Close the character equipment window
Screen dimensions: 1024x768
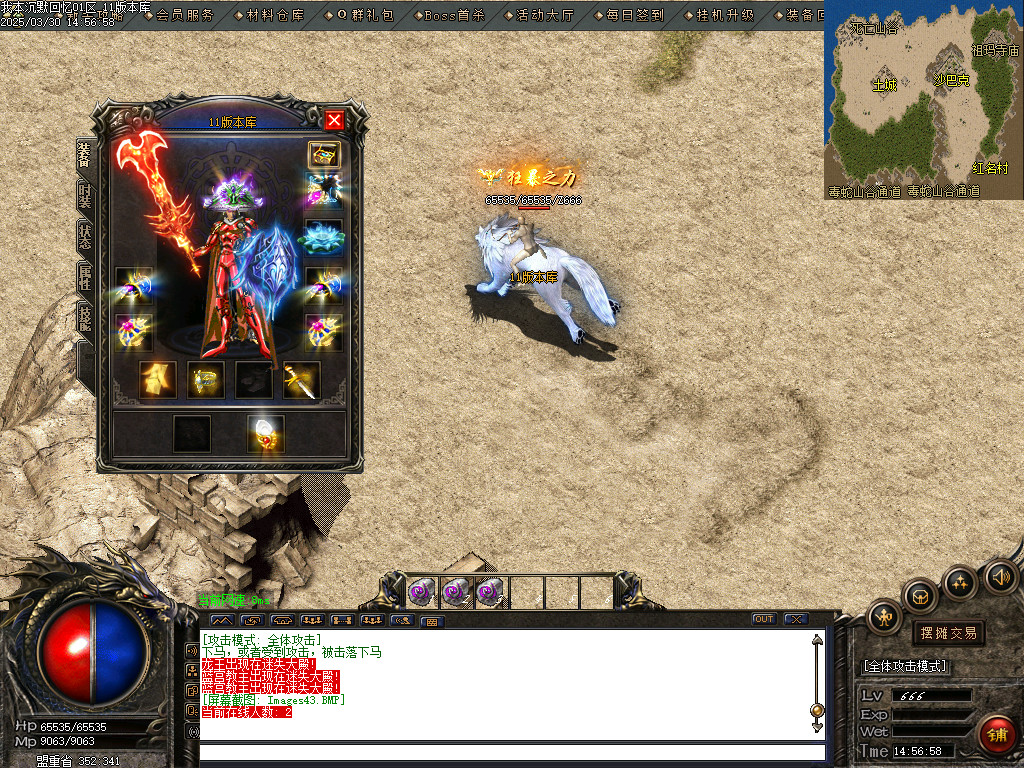[x=334, y=121]
